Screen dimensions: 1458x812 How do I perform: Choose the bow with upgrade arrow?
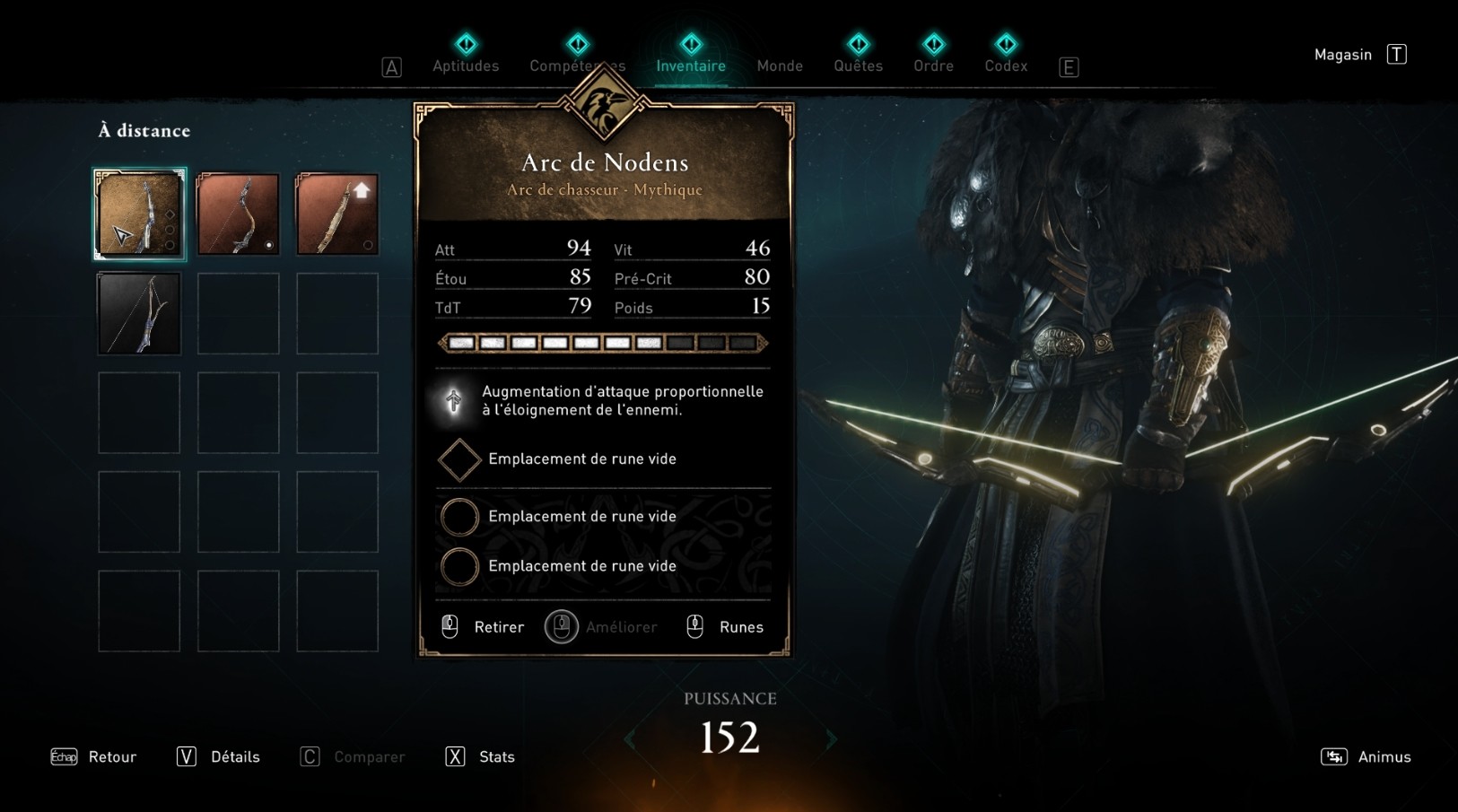[x=337, y=214]
